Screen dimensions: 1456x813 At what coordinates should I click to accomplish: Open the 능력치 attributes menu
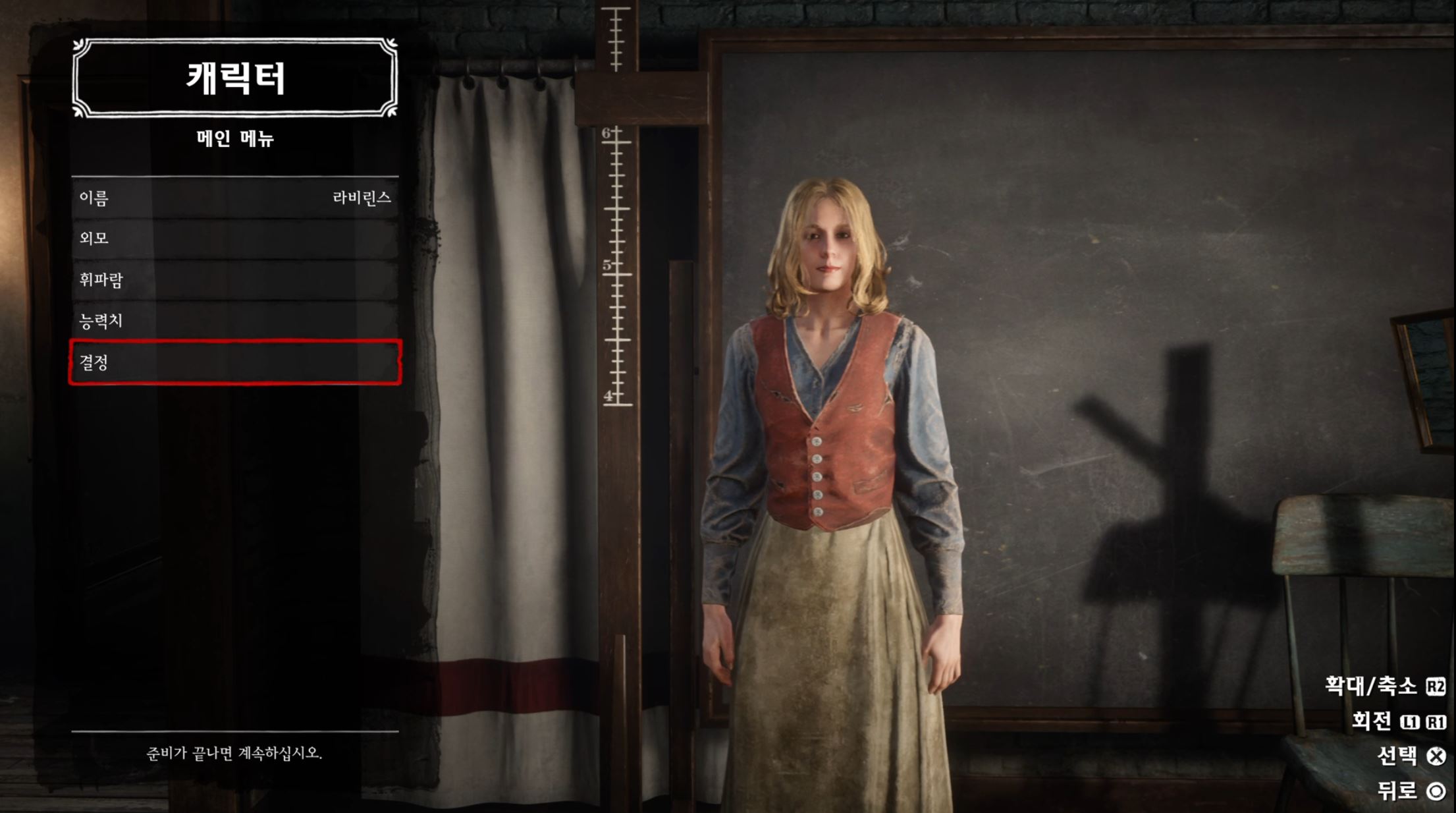235,321
